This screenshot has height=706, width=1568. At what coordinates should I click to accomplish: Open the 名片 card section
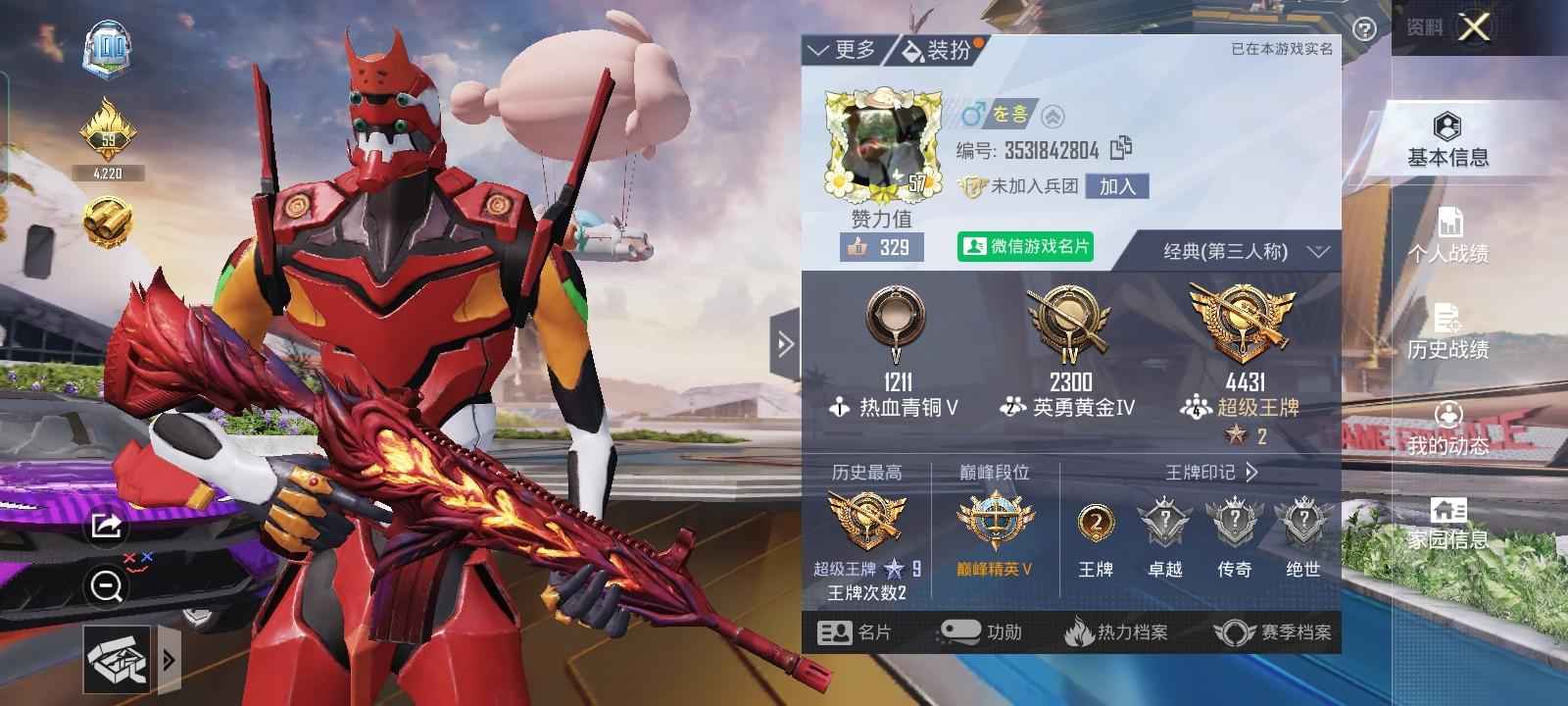pyautogui.click(x=855, y=632)
